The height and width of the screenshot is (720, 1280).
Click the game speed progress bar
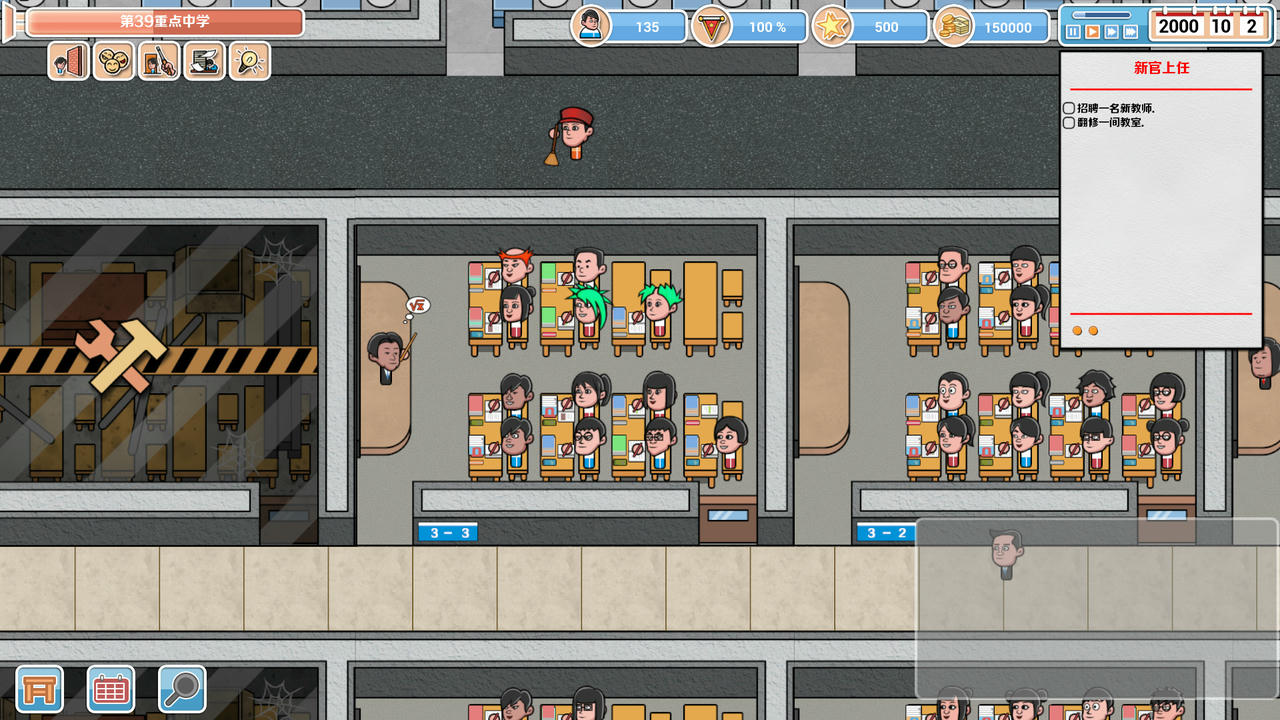[1100, 15]
